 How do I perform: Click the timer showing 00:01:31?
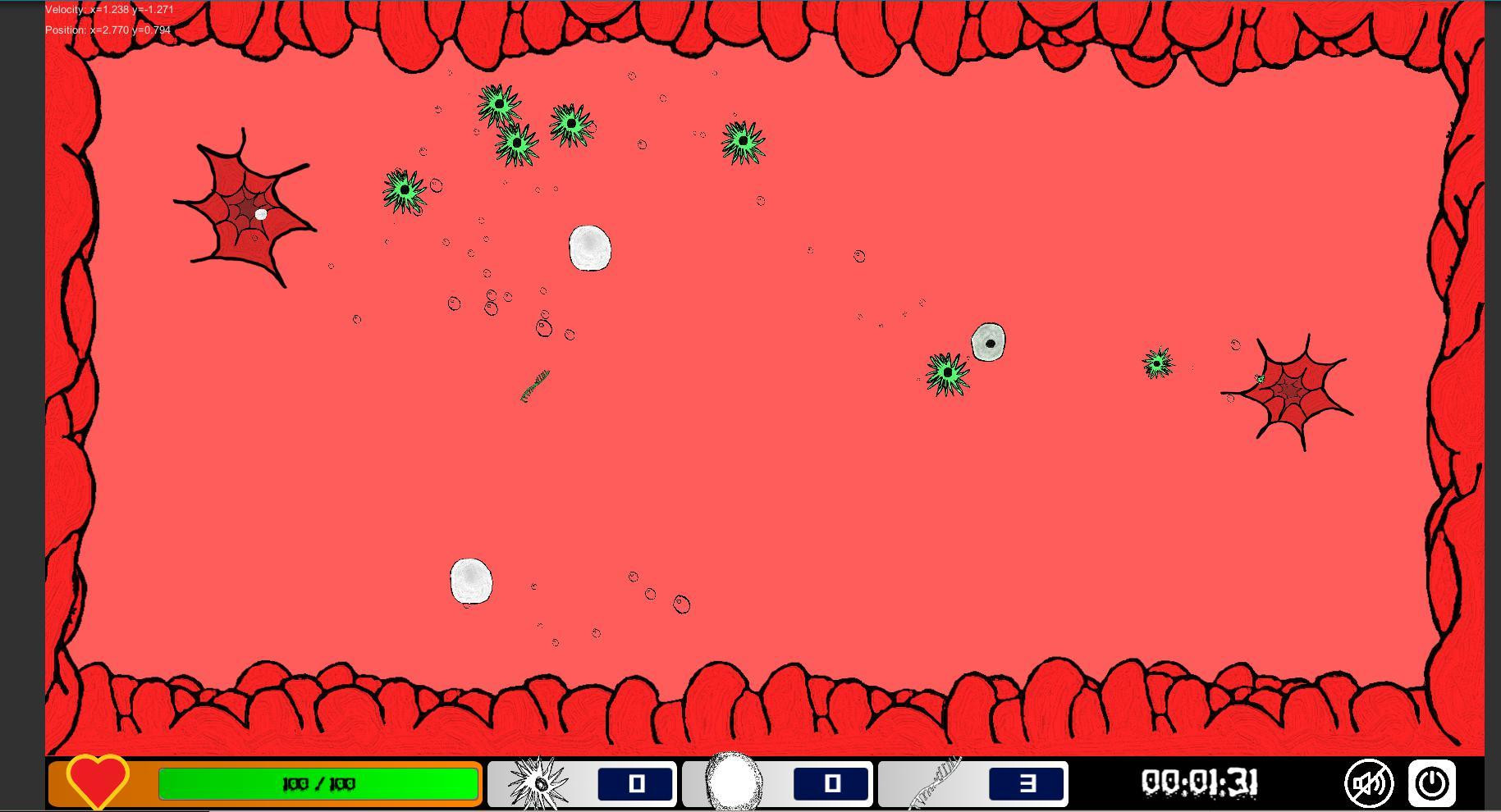click(x=1201, y=783)
